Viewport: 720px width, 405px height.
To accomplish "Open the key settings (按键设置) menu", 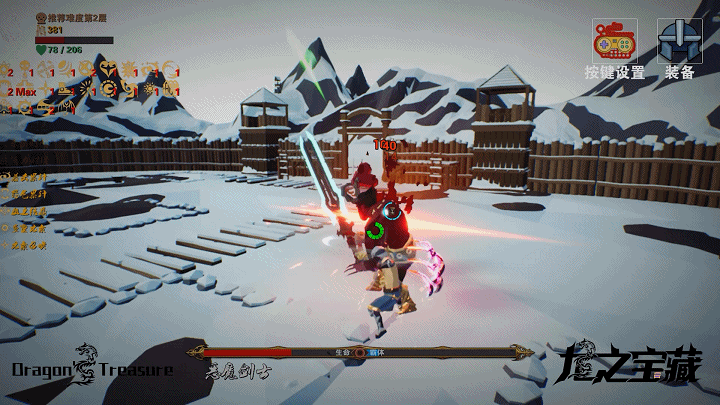I will [x=614, y=42].
